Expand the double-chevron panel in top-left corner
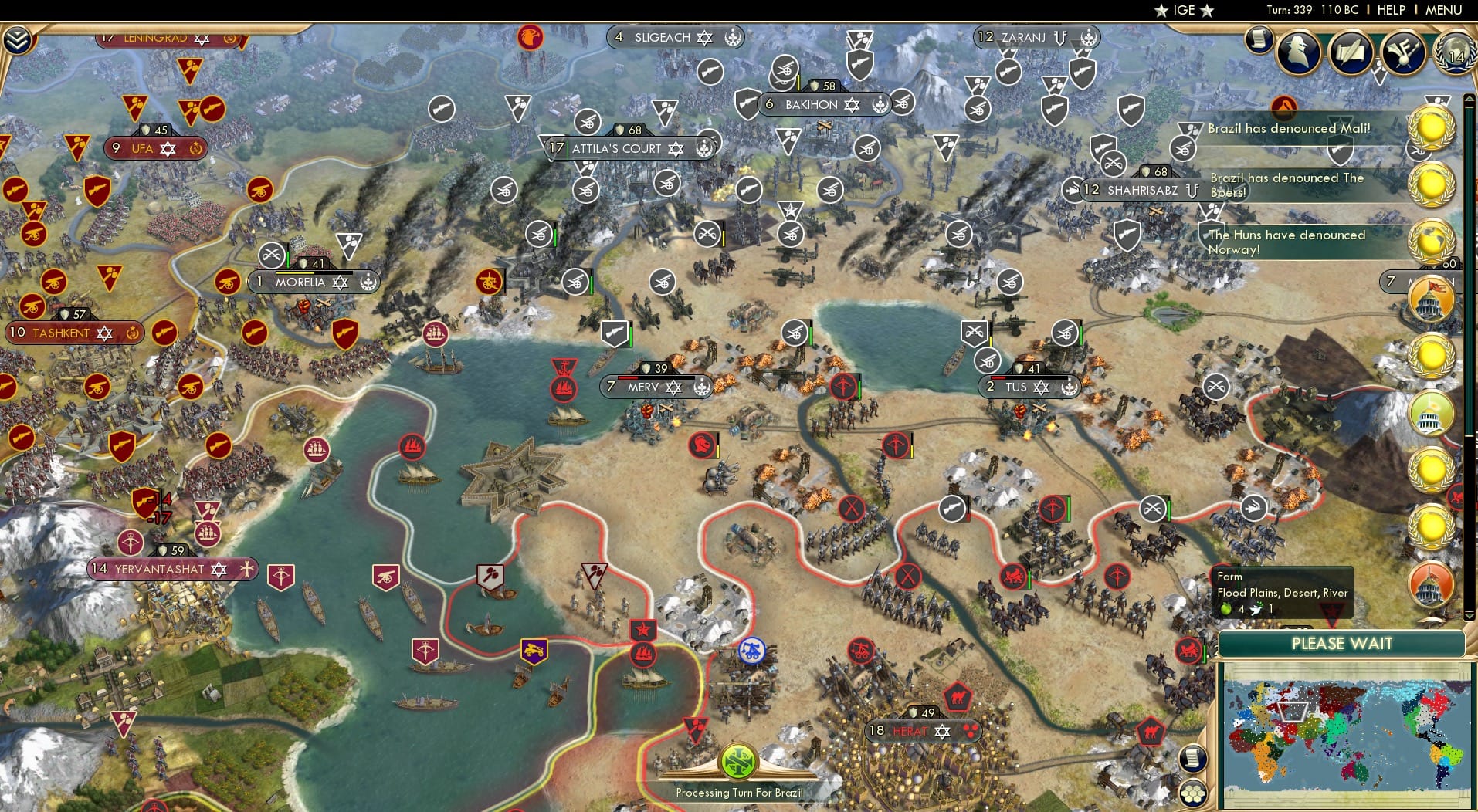 pos(17,39)
